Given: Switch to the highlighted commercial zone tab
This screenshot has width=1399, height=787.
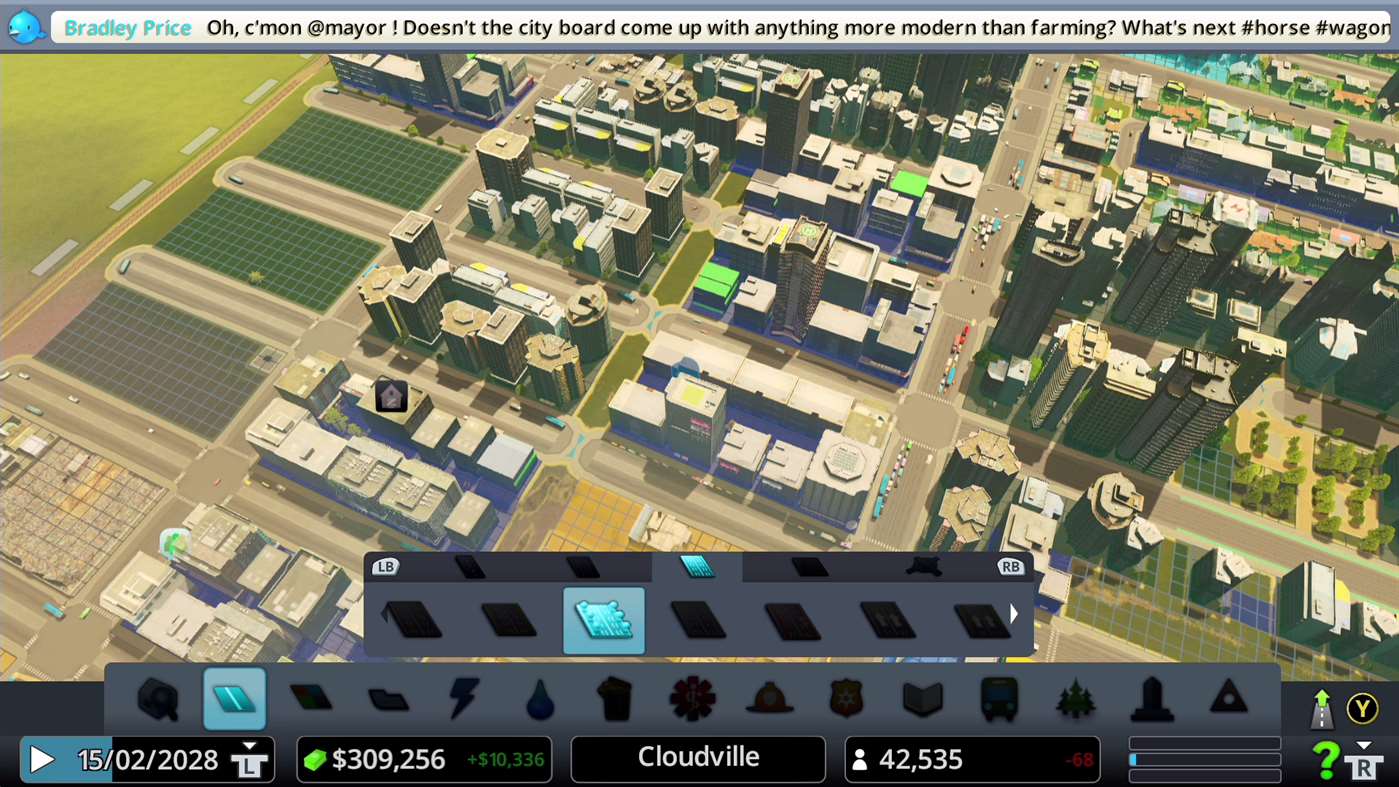Looking at the screenshot, I should [697, 566].
